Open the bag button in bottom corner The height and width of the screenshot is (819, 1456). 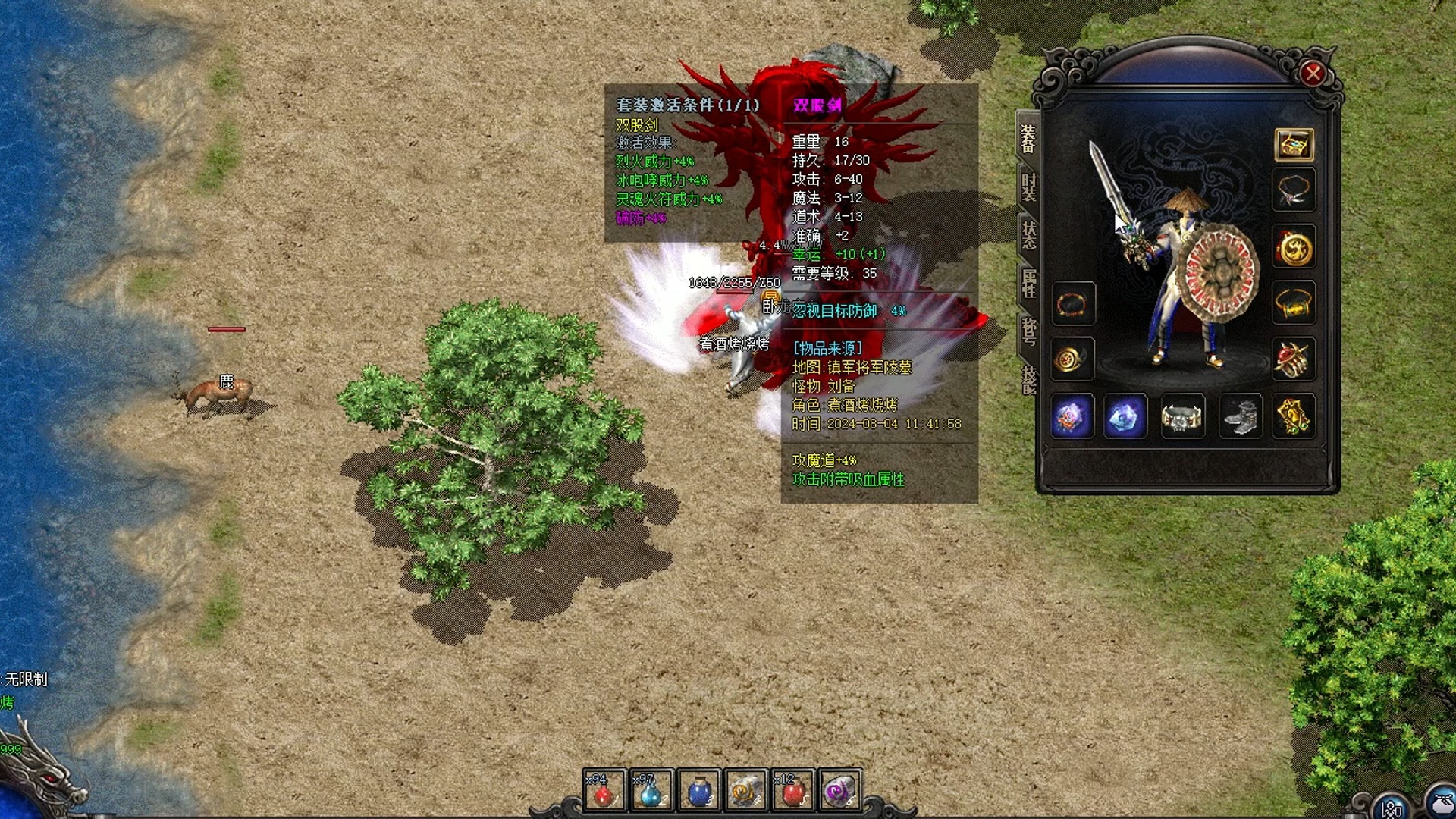coord(1441,805)
